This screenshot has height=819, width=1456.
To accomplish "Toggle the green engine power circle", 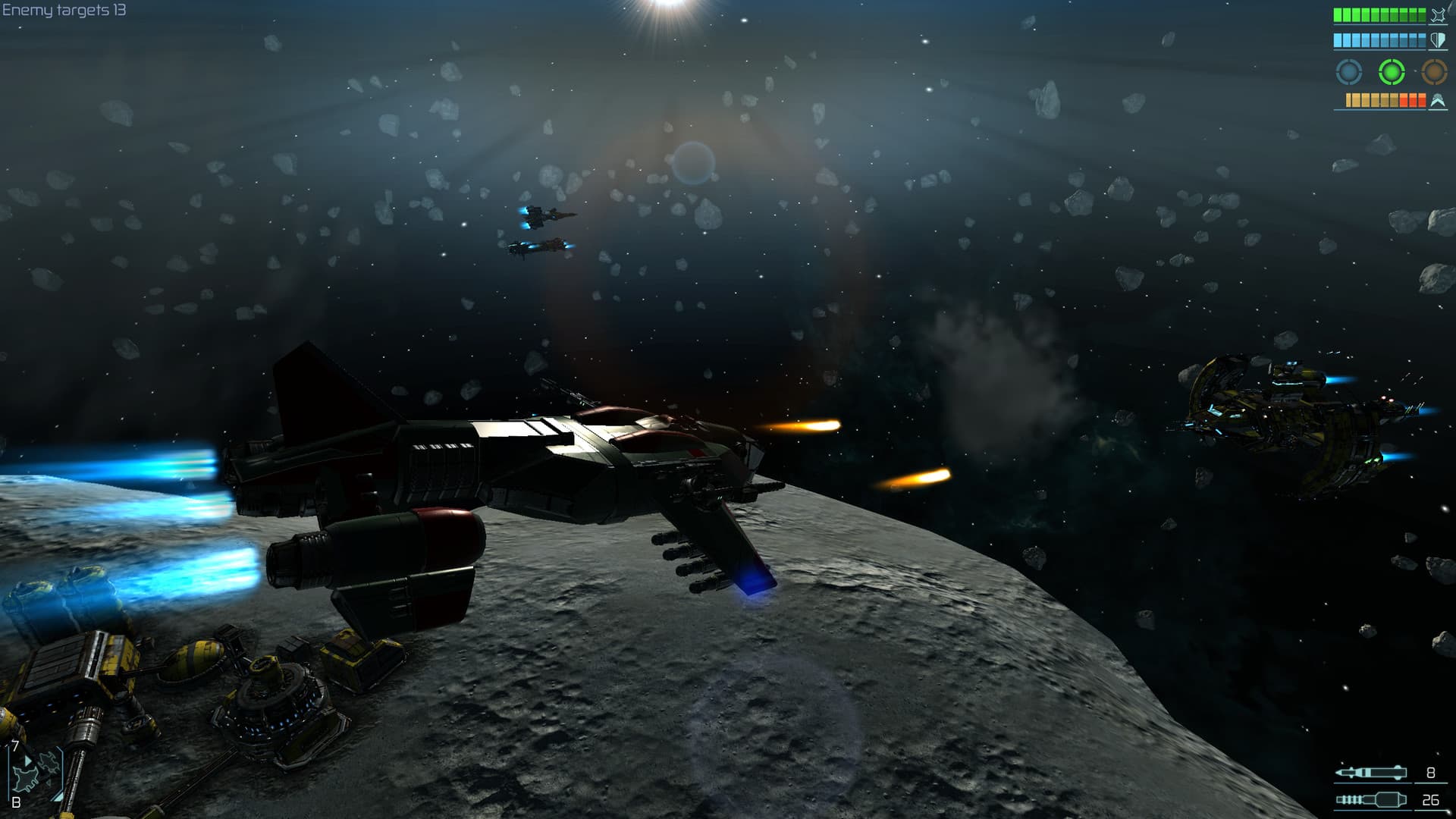I will point(1392,71).
